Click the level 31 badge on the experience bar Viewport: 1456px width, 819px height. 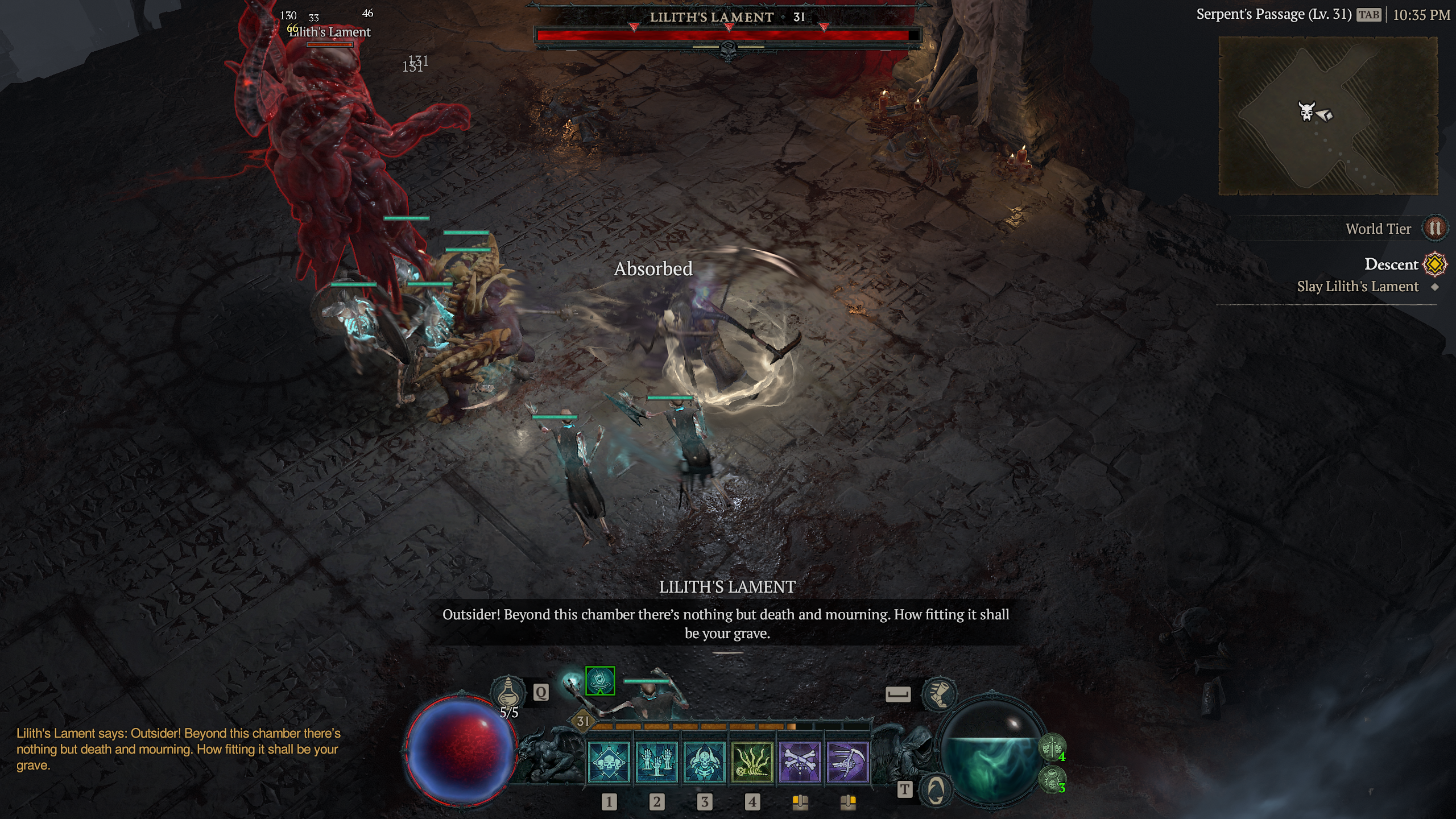(x=583, y=721)
